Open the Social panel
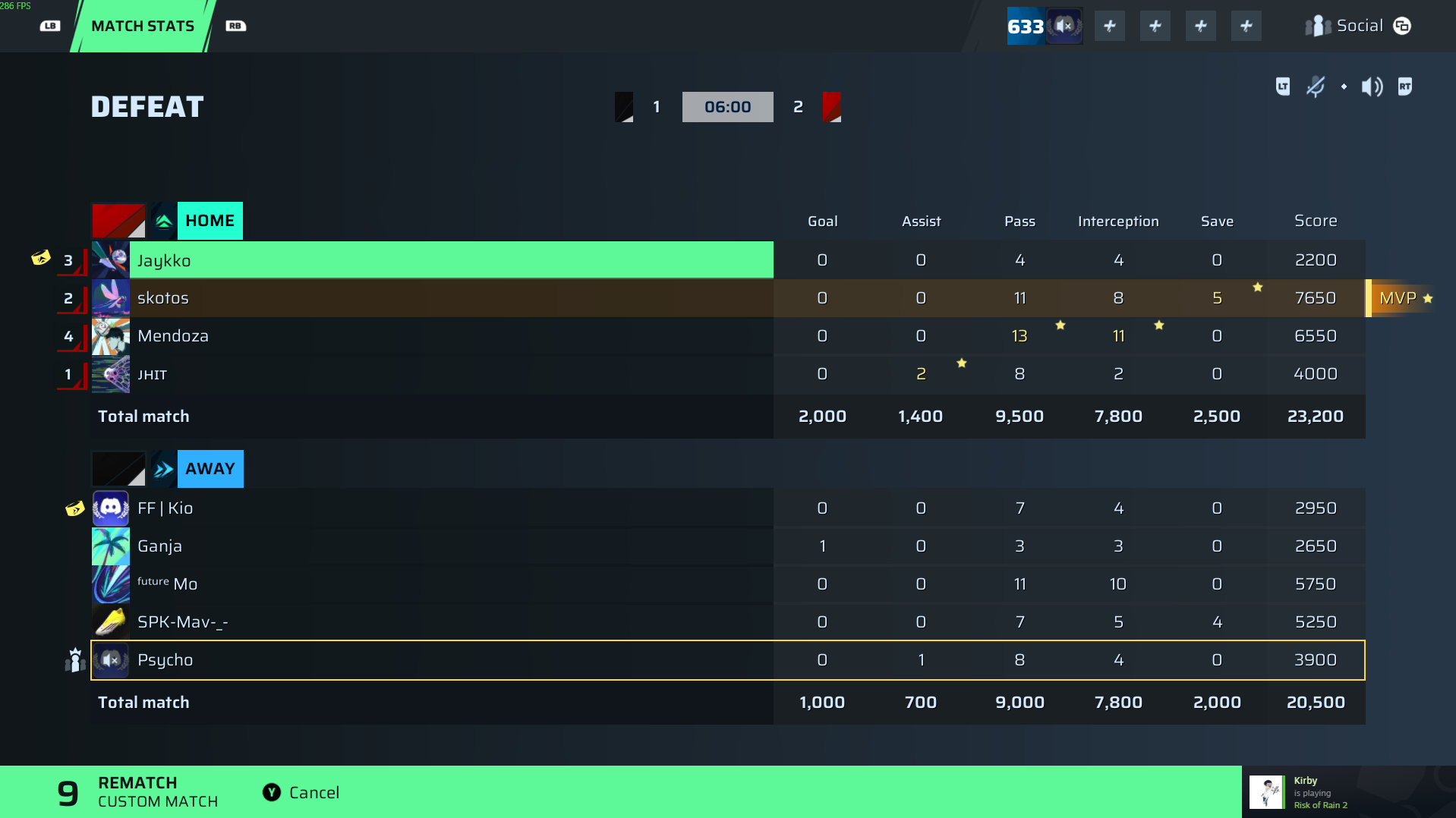1456x818 pixels. pyautogui.click(x=1358, y=26)
